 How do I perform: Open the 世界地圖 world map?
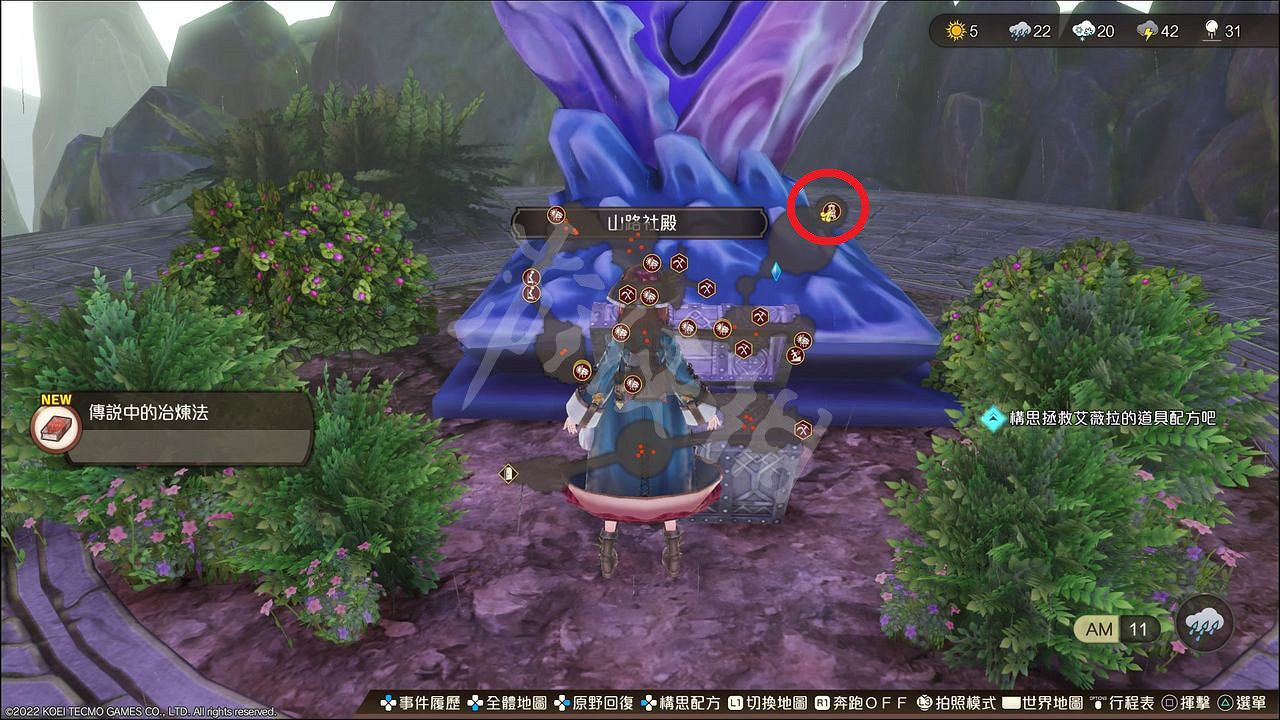(1053, 704)
